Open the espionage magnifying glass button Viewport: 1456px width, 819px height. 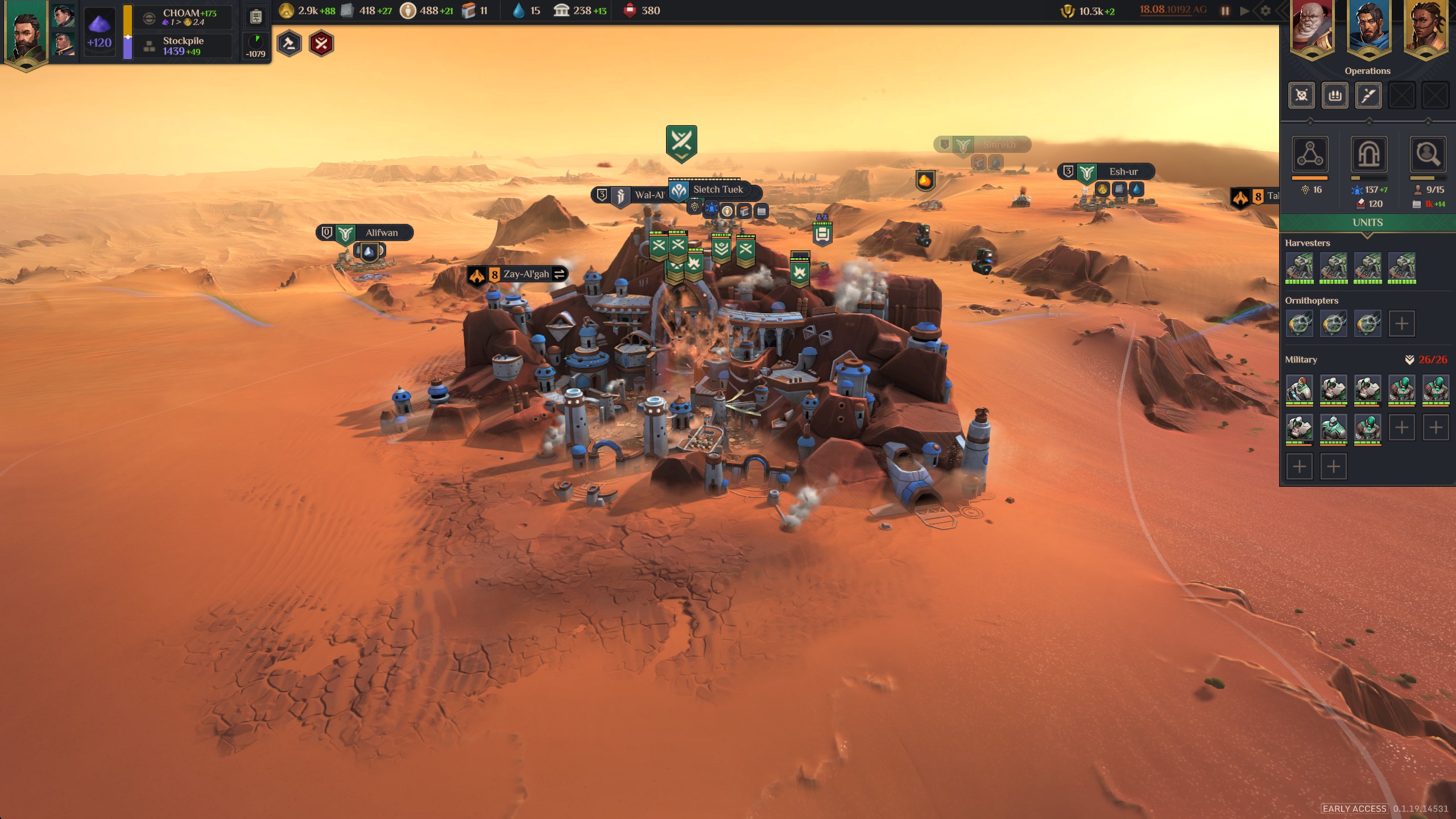click(x=1428, y=154)
